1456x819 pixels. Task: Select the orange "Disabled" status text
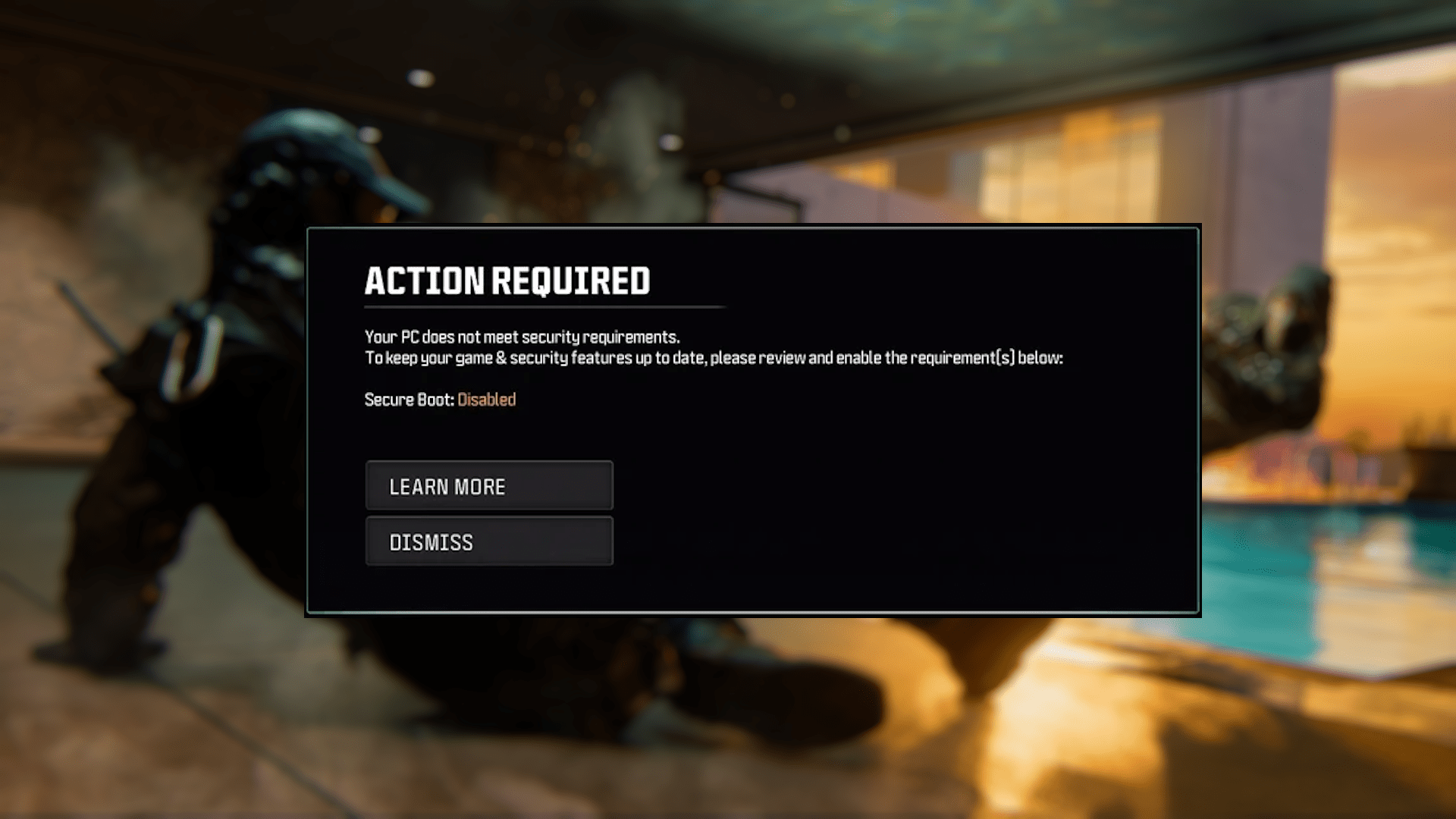486,400
